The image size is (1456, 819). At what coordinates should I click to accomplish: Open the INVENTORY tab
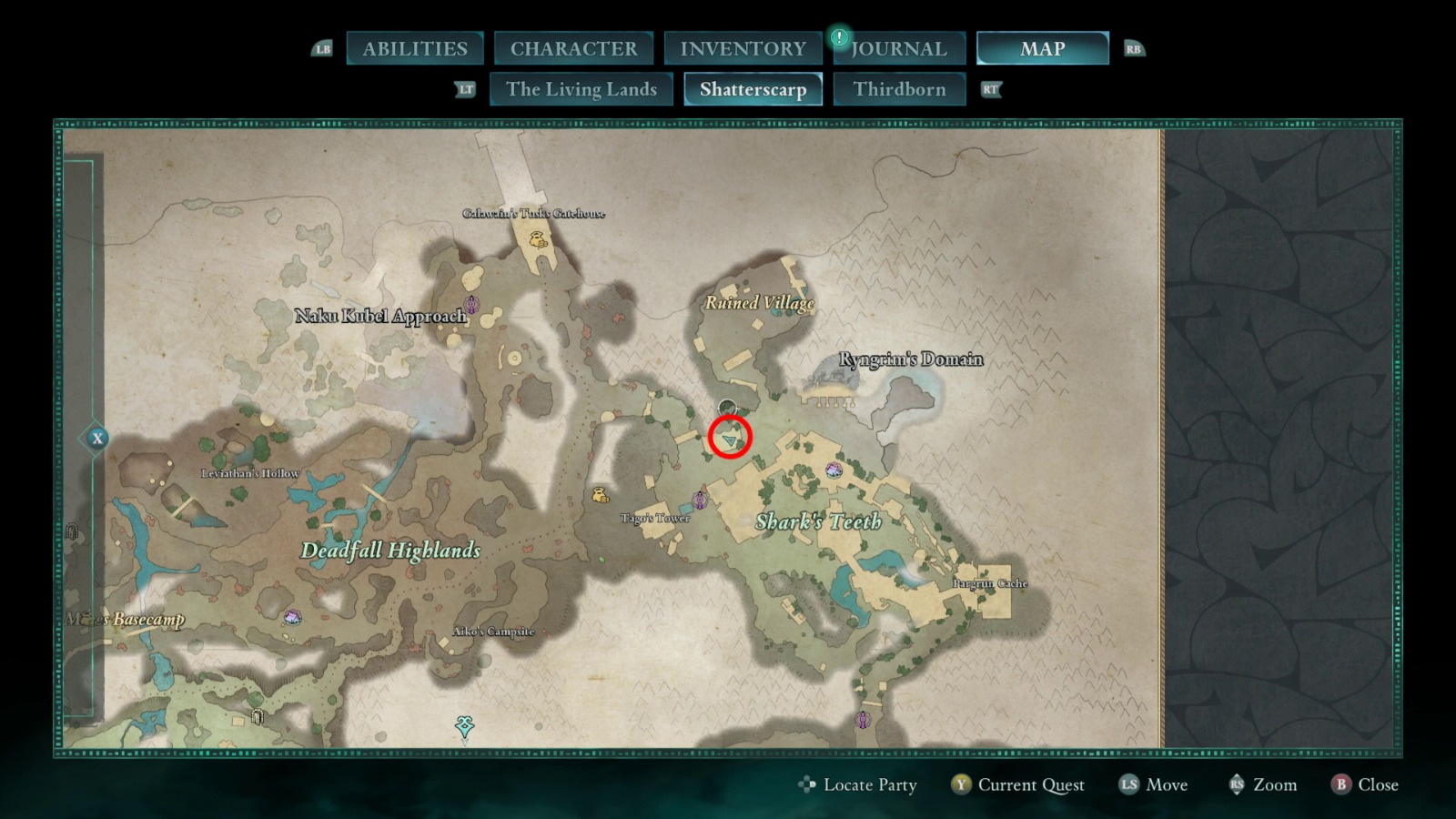[x=741, y=49]
